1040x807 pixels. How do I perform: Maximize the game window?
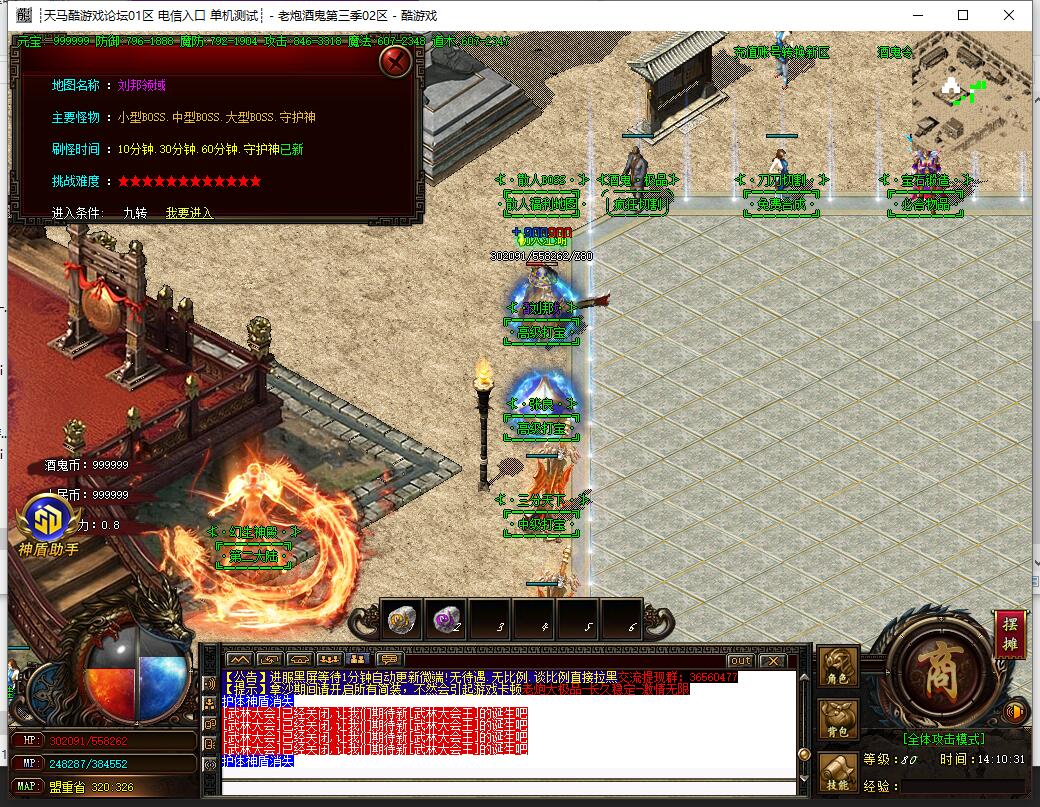pyautogui.click(x=963, y=15)
